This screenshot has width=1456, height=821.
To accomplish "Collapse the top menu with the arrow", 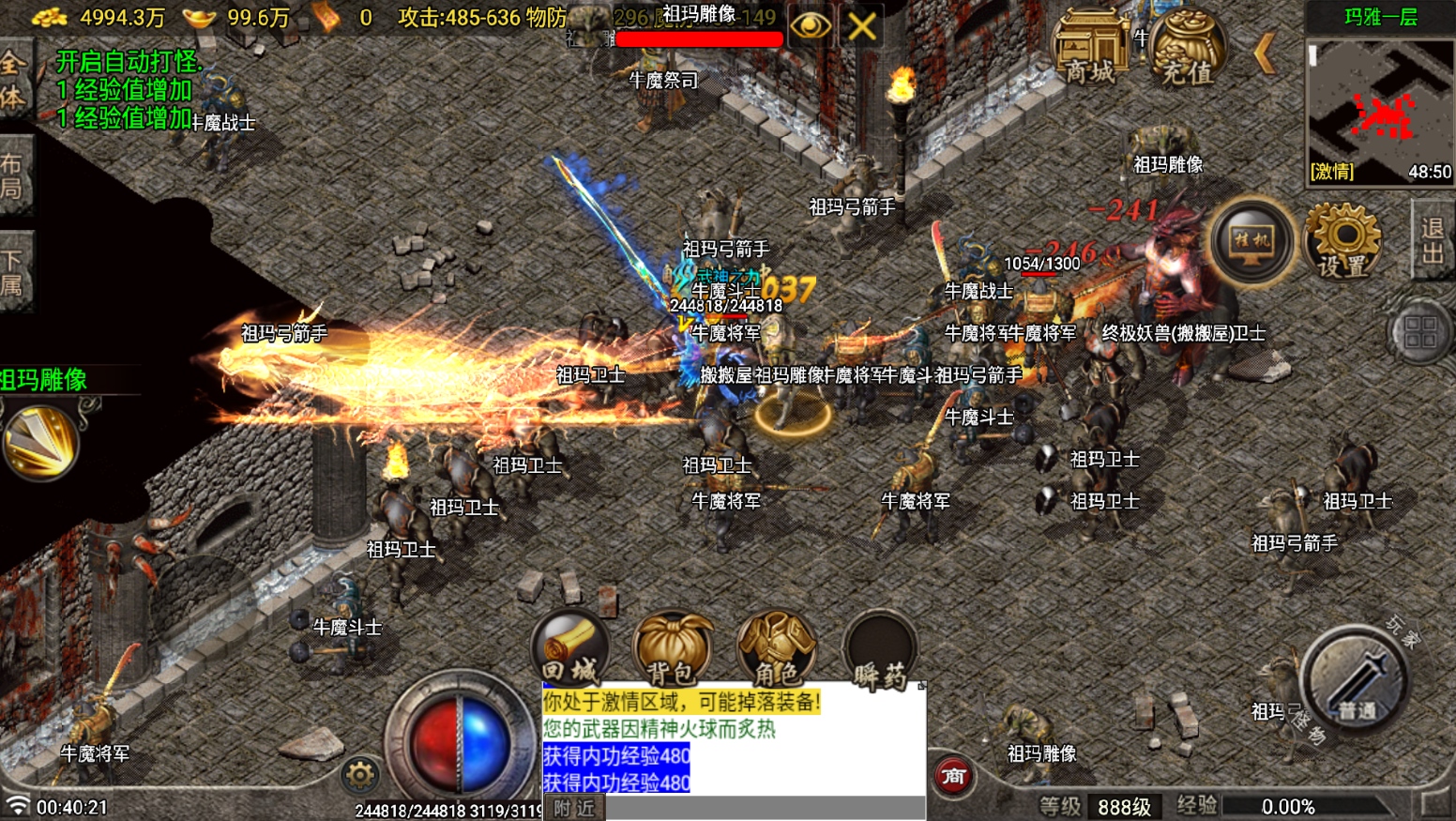I will tap(1266, 53).
